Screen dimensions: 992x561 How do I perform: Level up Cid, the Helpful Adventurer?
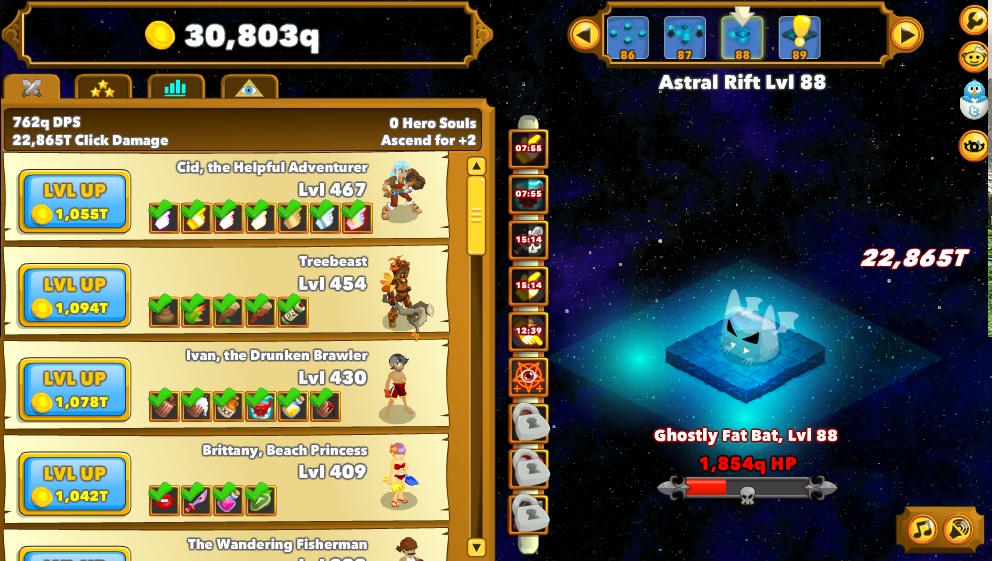pos(75,201)
